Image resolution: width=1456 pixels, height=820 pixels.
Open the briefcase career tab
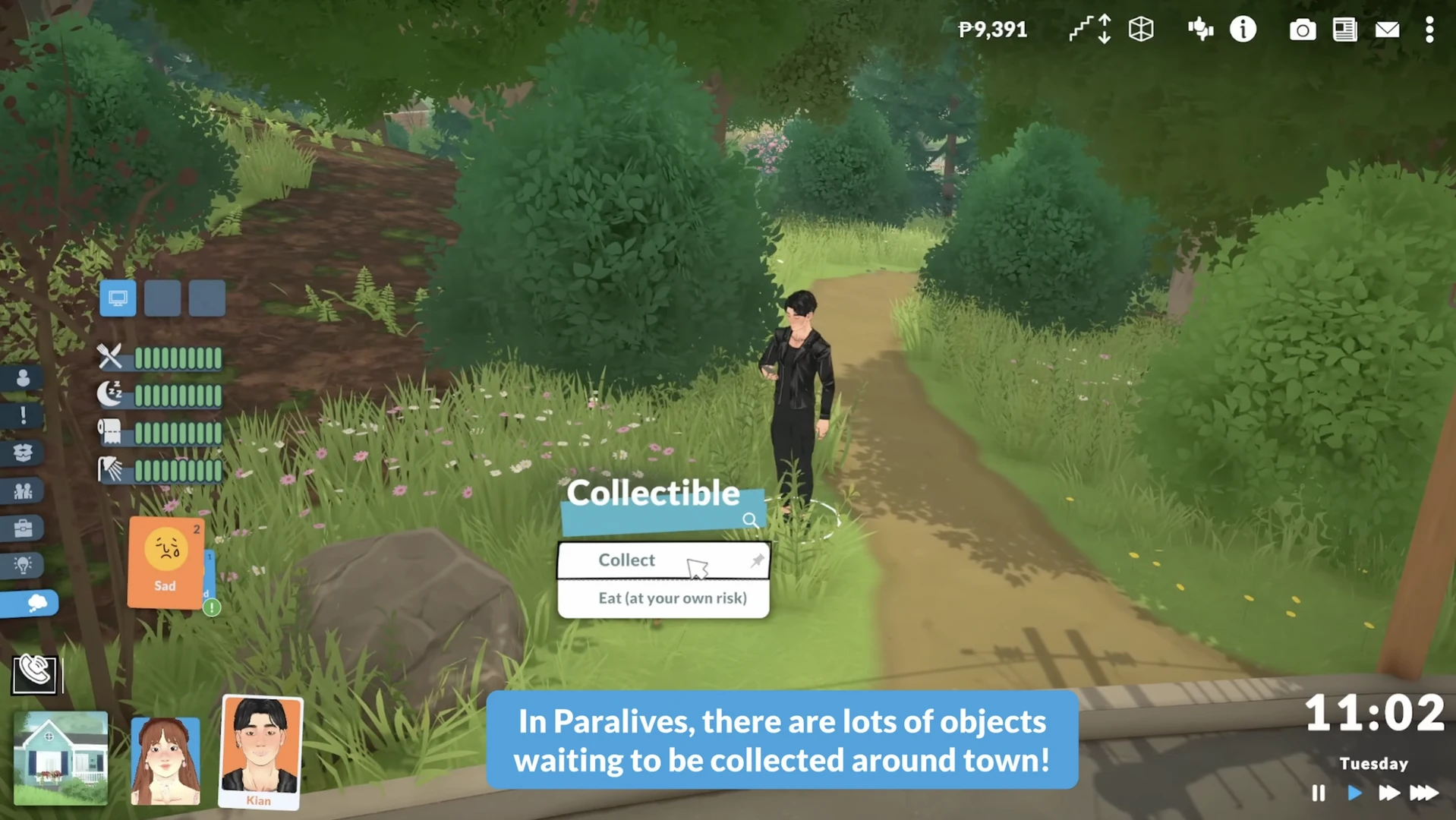(23, 528)
